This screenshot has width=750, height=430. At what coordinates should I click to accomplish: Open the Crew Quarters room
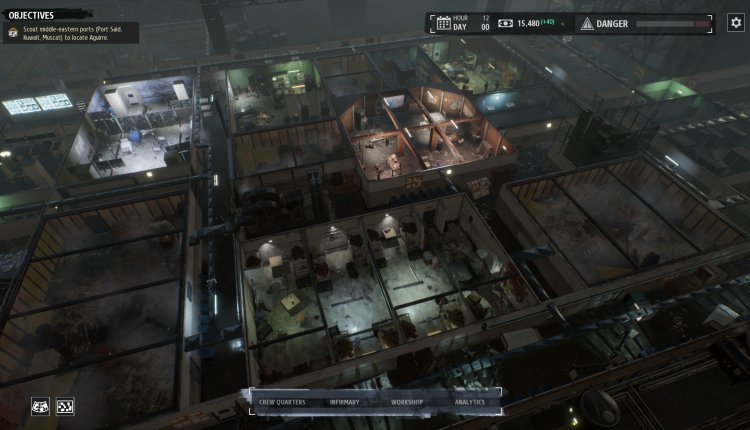tap(281, 402)
